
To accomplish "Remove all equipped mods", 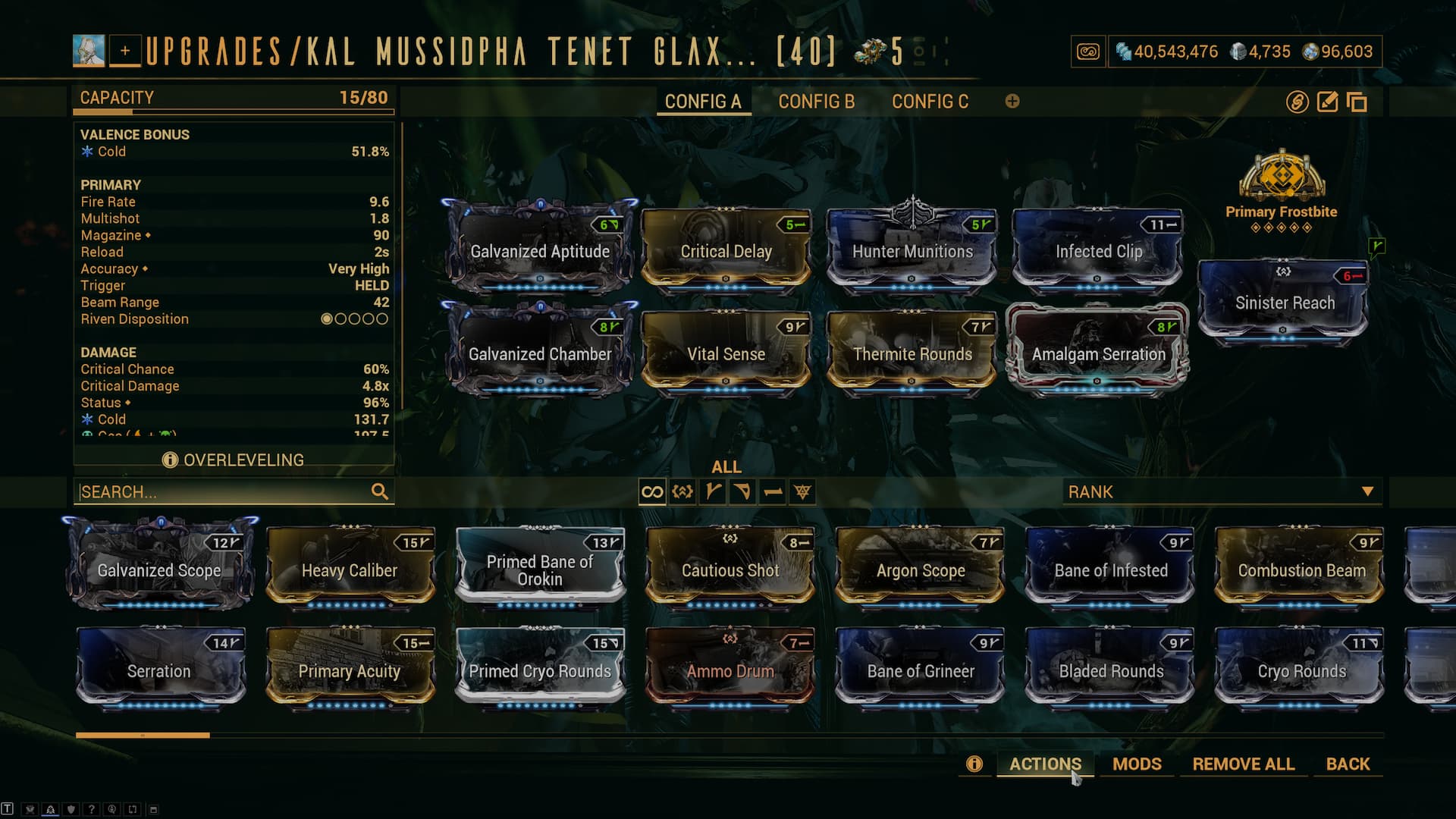I will click(x=1243, y=764).
